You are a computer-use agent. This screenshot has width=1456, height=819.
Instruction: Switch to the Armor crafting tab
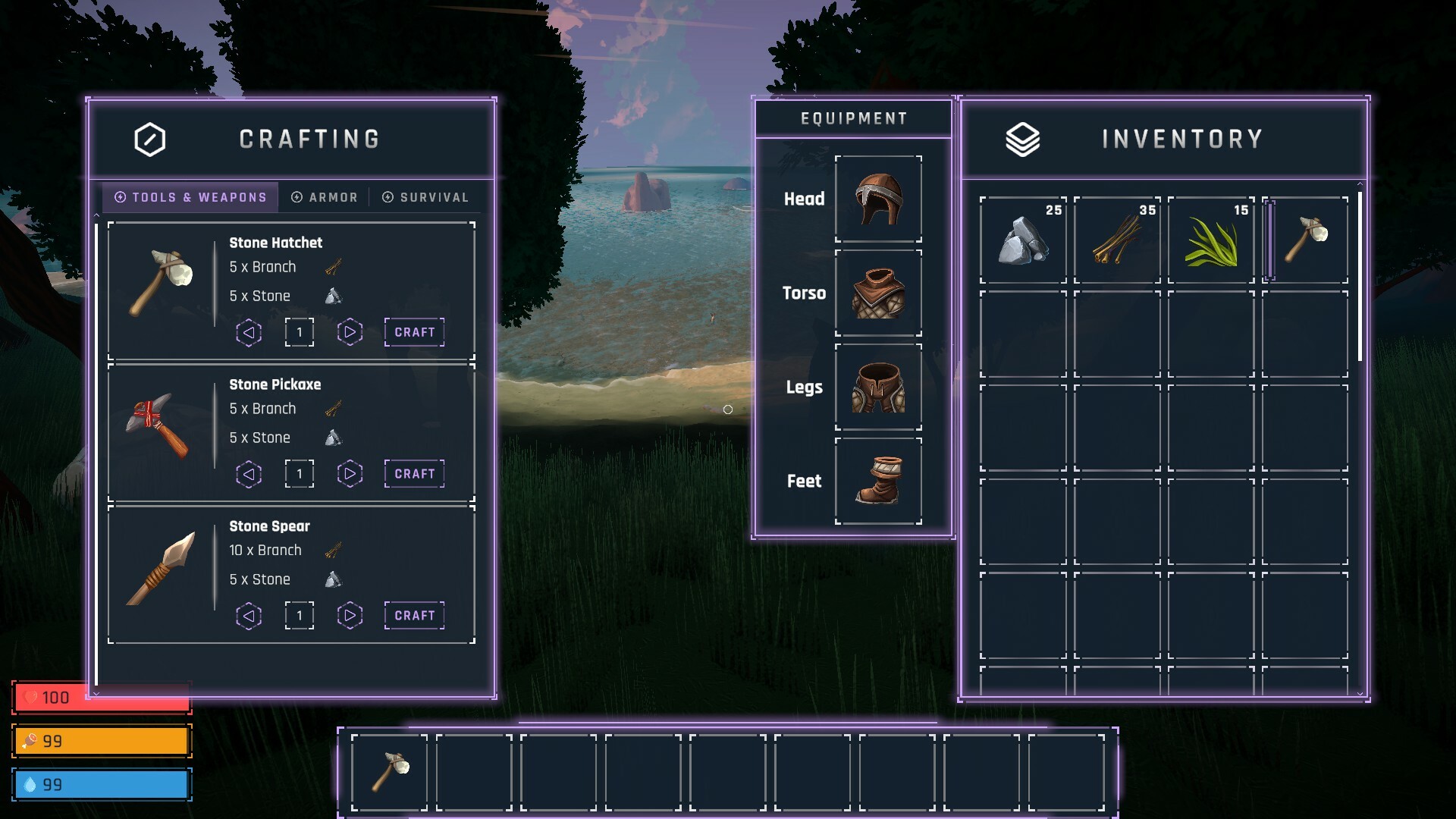pyautogui.click(x=325, y=197)
